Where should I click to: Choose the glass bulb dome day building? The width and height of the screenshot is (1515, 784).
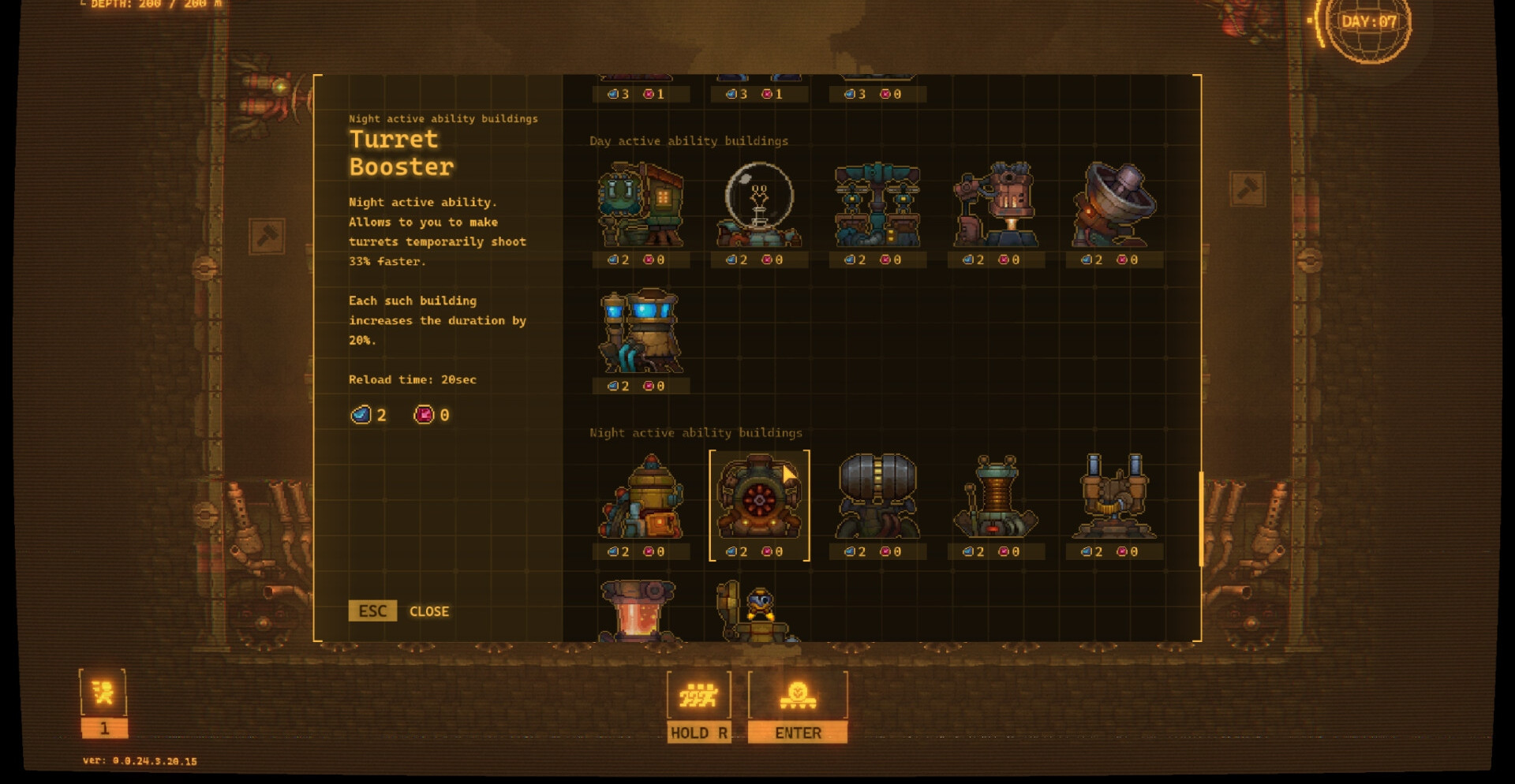click(759, 207)
